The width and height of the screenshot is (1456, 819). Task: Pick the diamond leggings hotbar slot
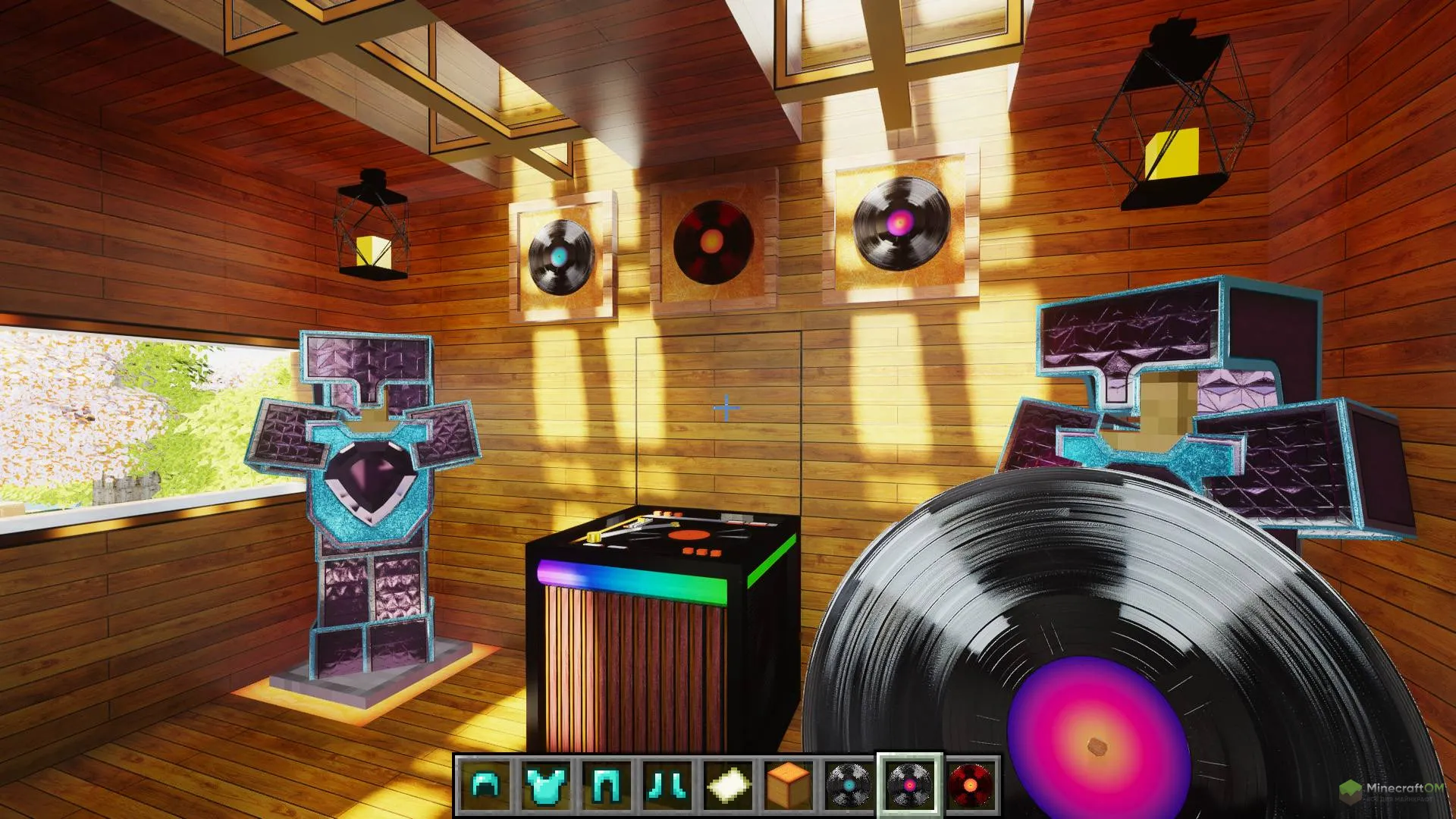[606, 785]
